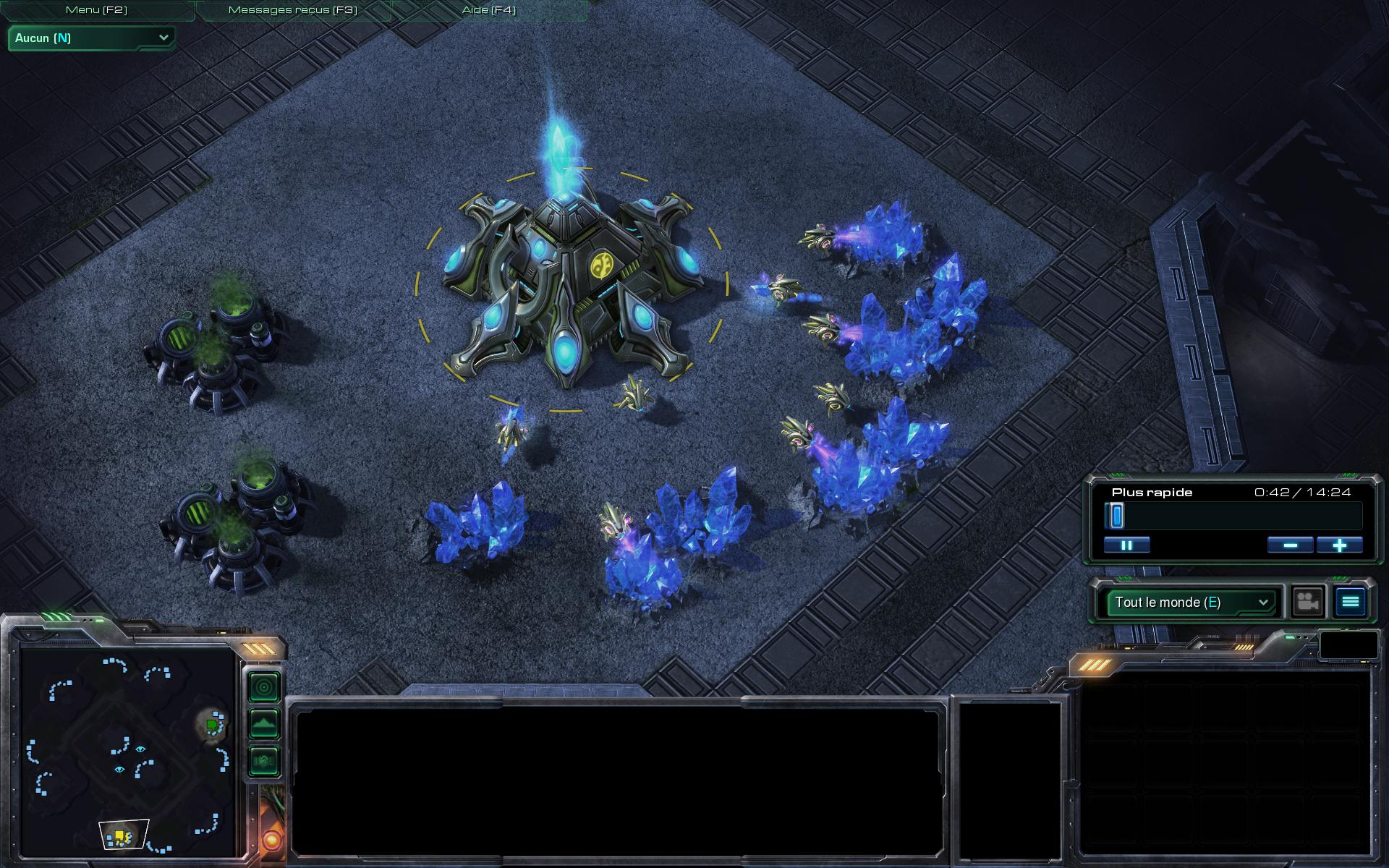This screenshot has width=1389, height=868.
Task: Activate the minimap ping target button
Action: click(264, 686)
